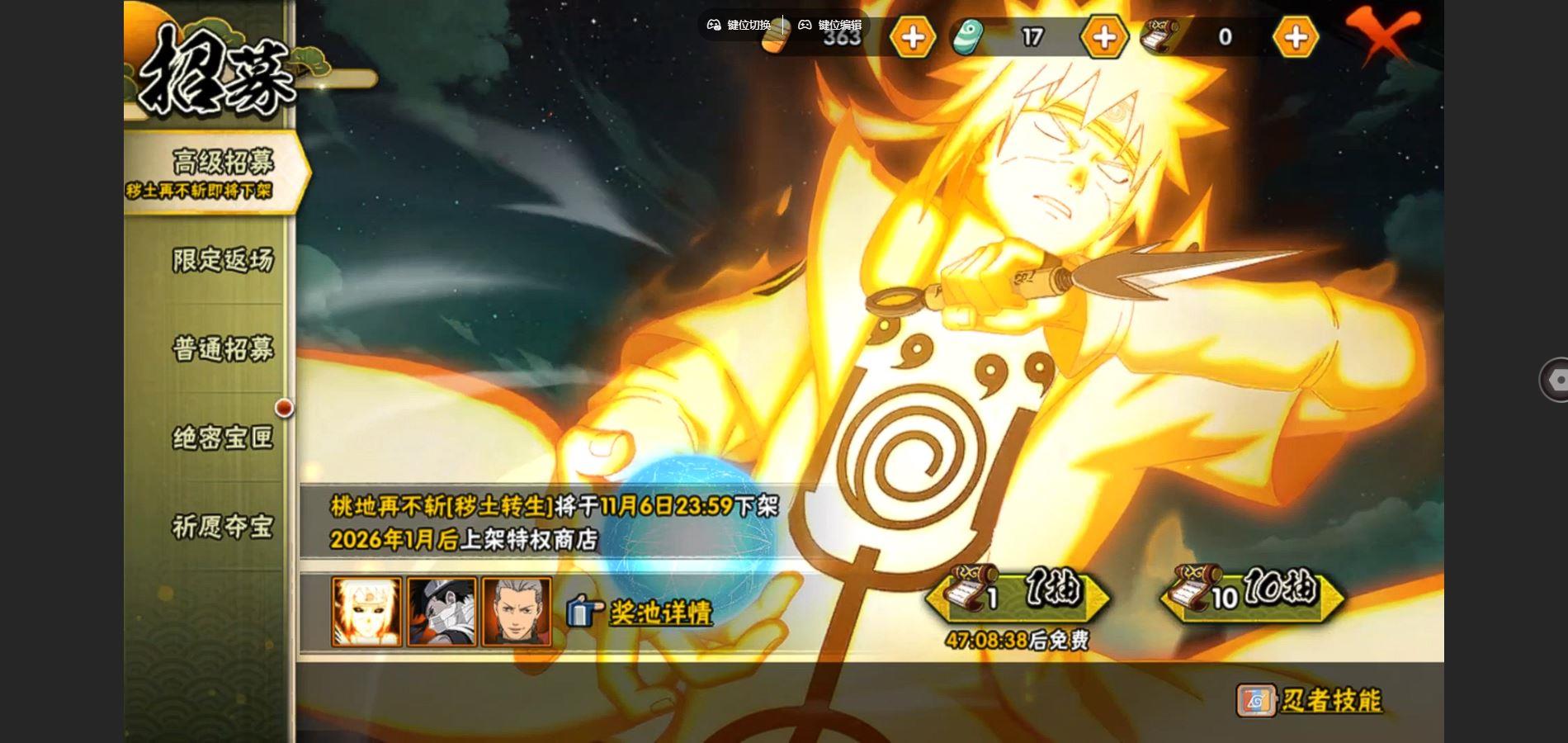Add more recruitment scrolls
1568x743 pixels.
pyautogui.click(x=1295, y=37)
